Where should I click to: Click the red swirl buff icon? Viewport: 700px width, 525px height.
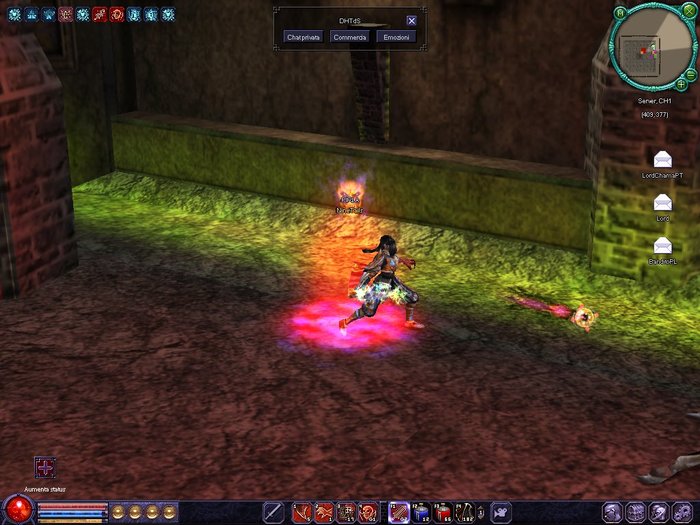(116, 14)
